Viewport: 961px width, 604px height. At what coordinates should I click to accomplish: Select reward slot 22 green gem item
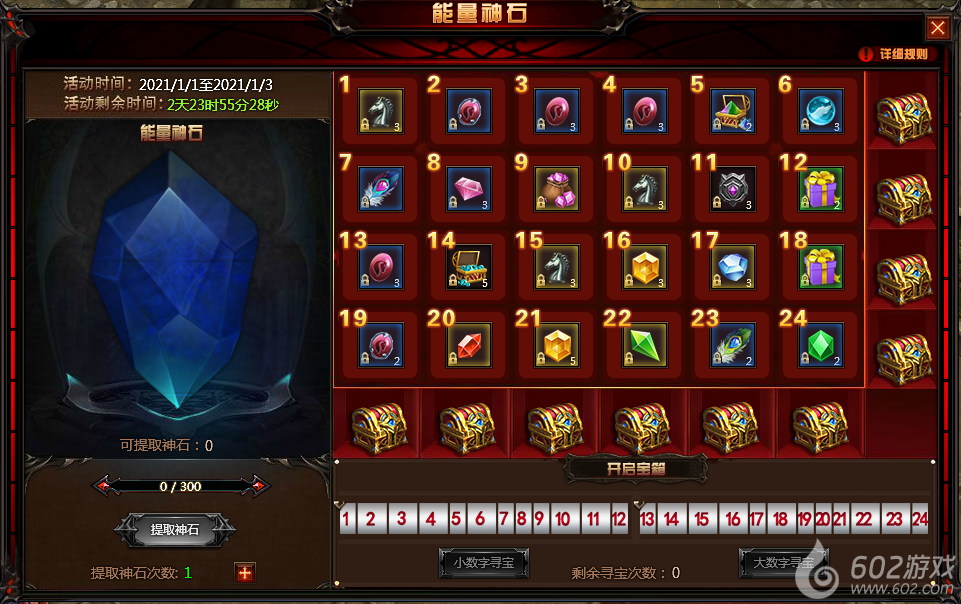click(x=645, y=344)
